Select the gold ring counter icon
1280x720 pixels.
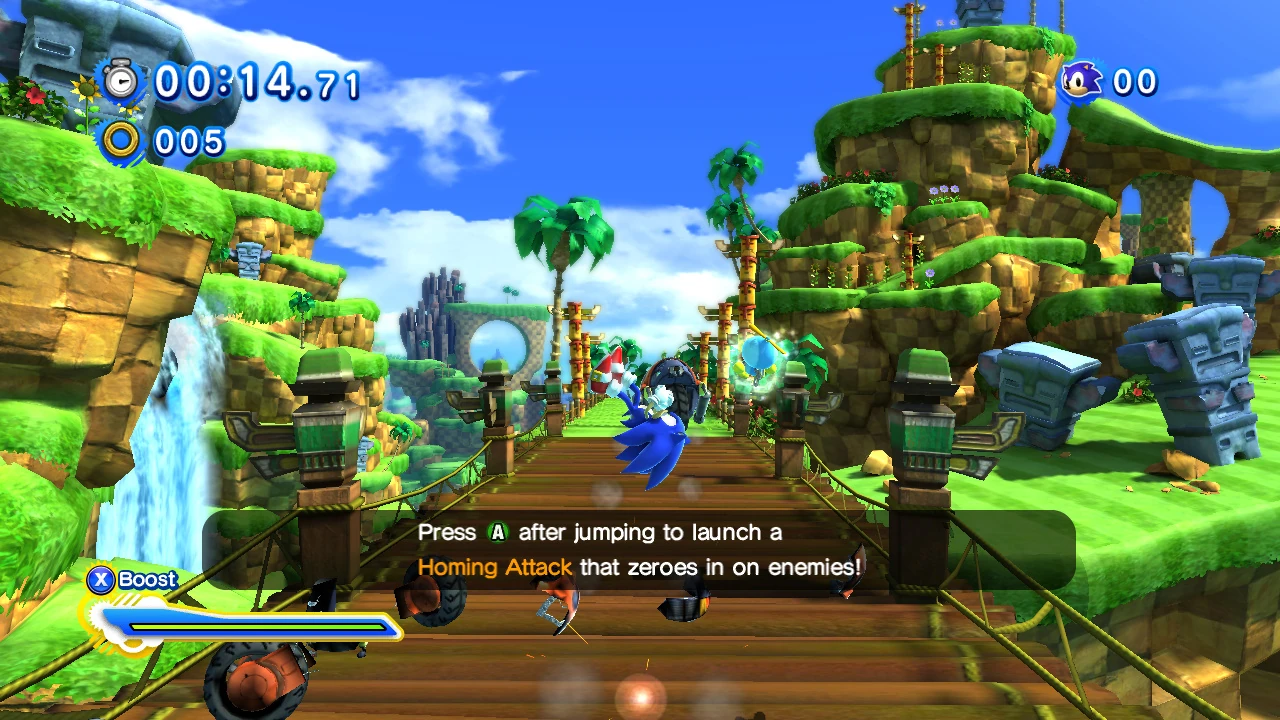click(x=121, y=141)
